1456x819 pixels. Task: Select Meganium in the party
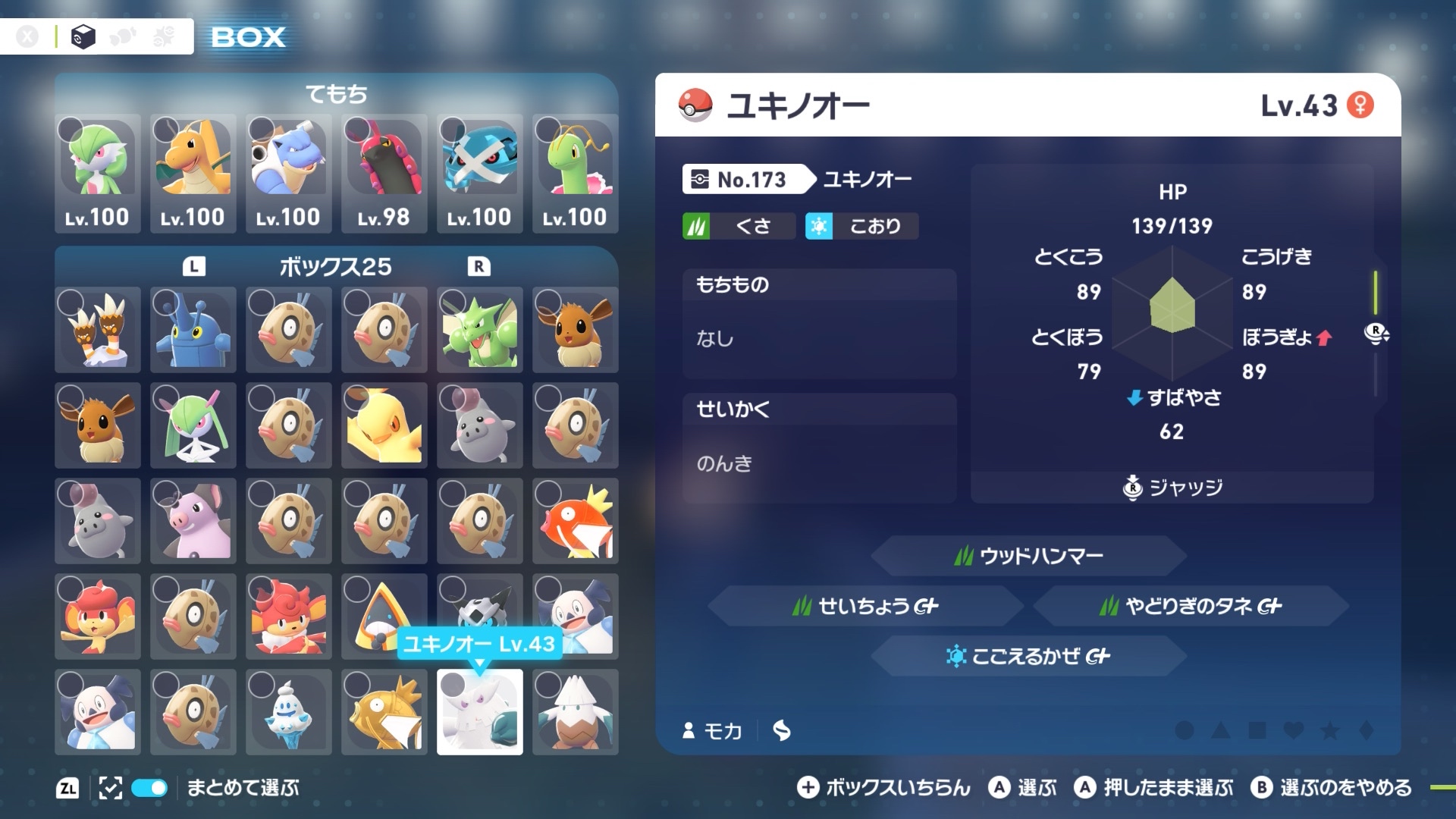click(576, 172)
